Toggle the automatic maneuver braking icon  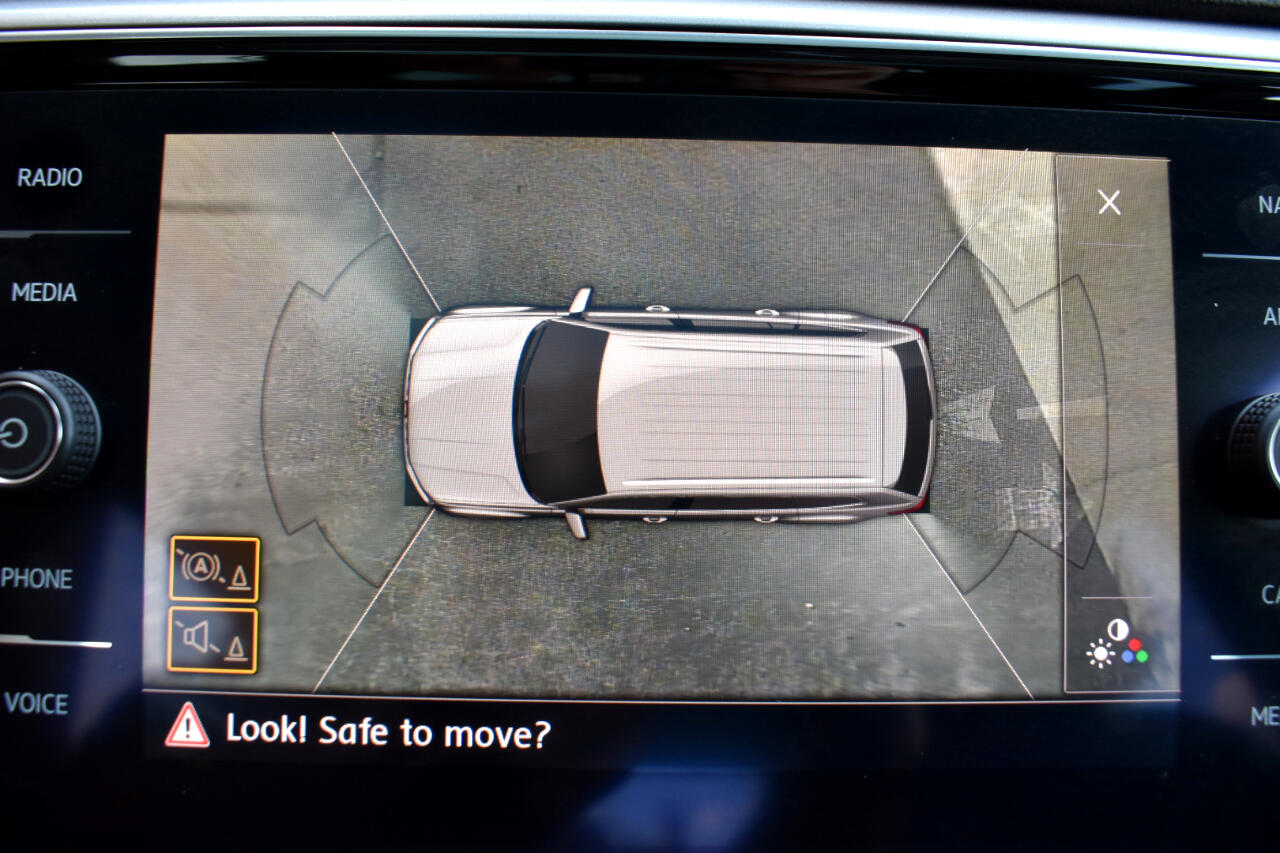[x=214, y=569]
